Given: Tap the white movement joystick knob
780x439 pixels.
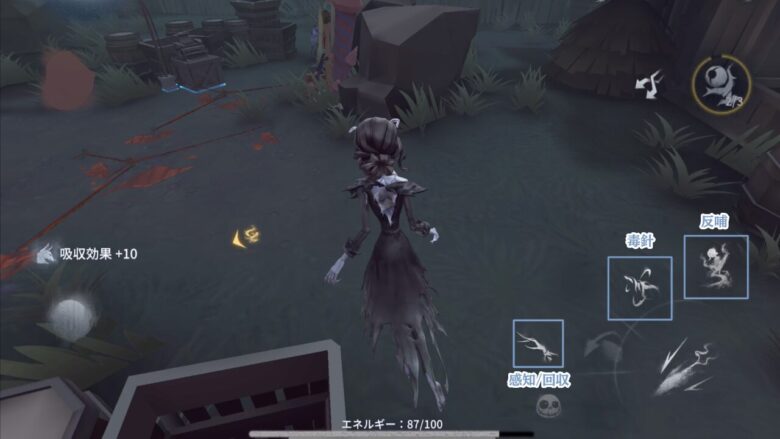Looking at the screenshot, I should (x=69, y=318).
